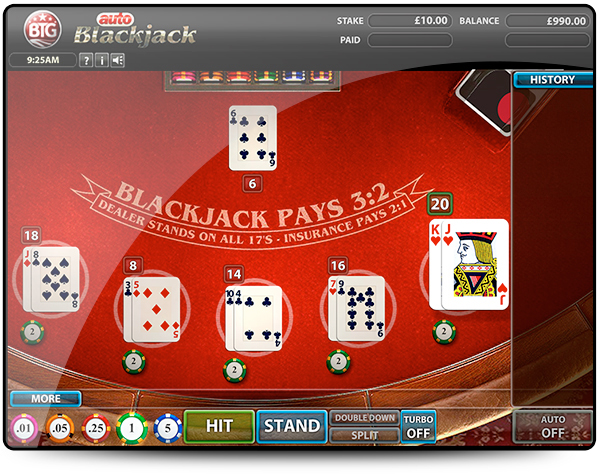Toggle the Turbo mode switch
600x474 pixels.
pyautogui.click(x=418, y=427)
